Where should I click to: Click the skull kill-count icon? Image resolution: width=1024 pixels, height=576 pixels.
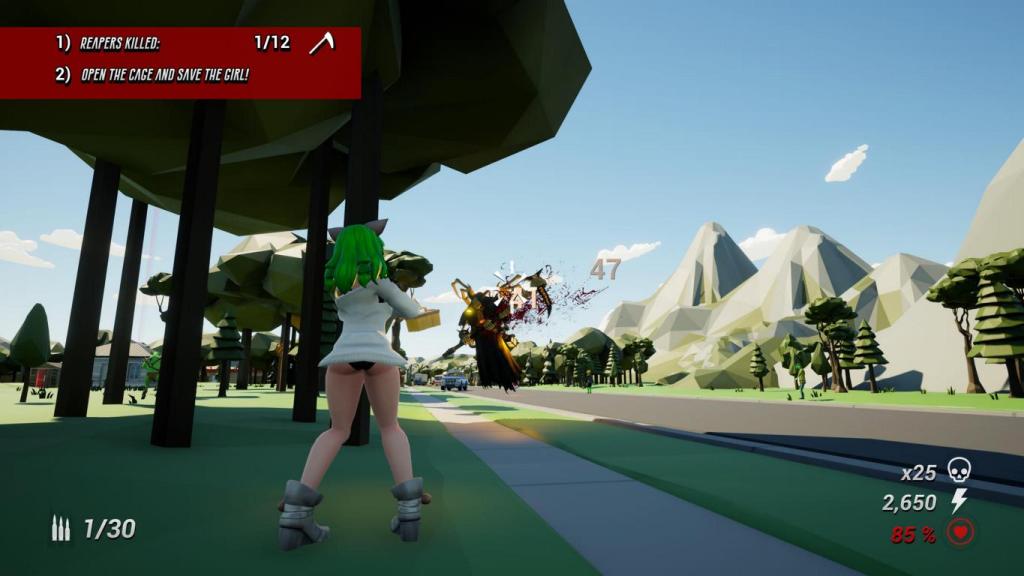coord(959,470)
